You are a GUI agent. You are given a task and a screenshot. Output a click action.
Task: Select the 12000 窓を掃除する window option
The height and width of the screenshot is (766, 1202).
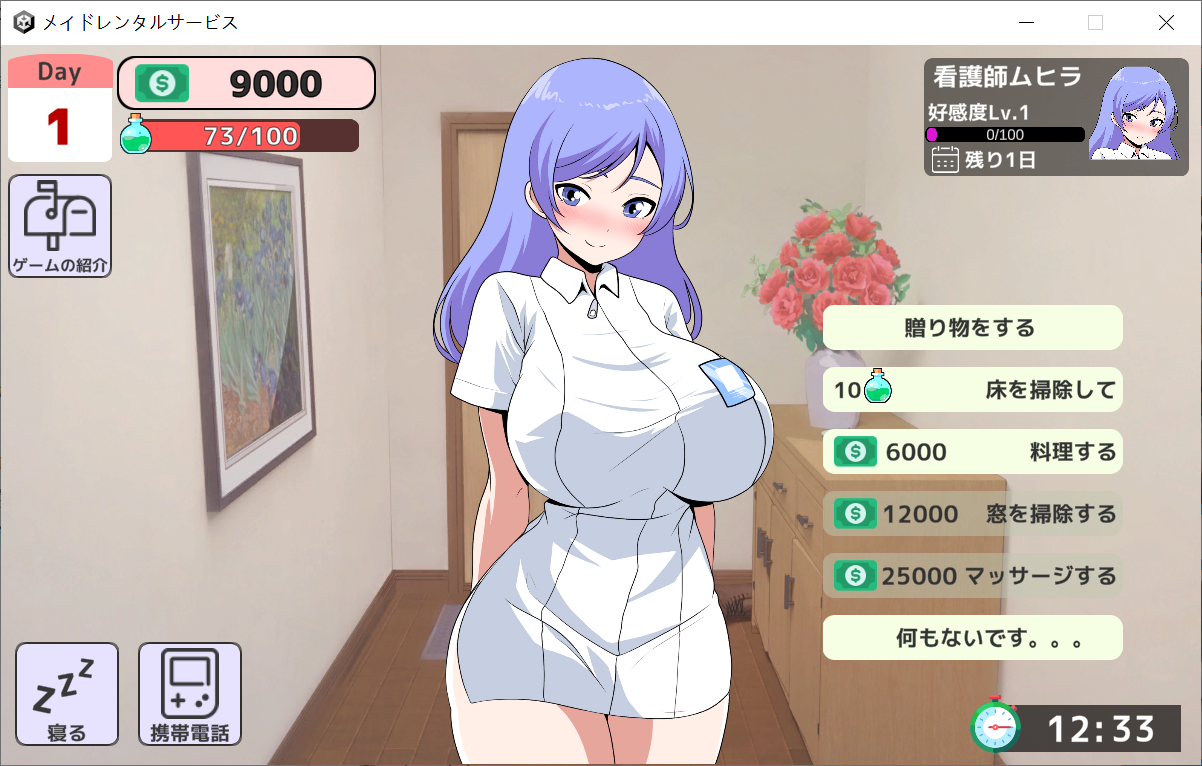tap(972, 514)
